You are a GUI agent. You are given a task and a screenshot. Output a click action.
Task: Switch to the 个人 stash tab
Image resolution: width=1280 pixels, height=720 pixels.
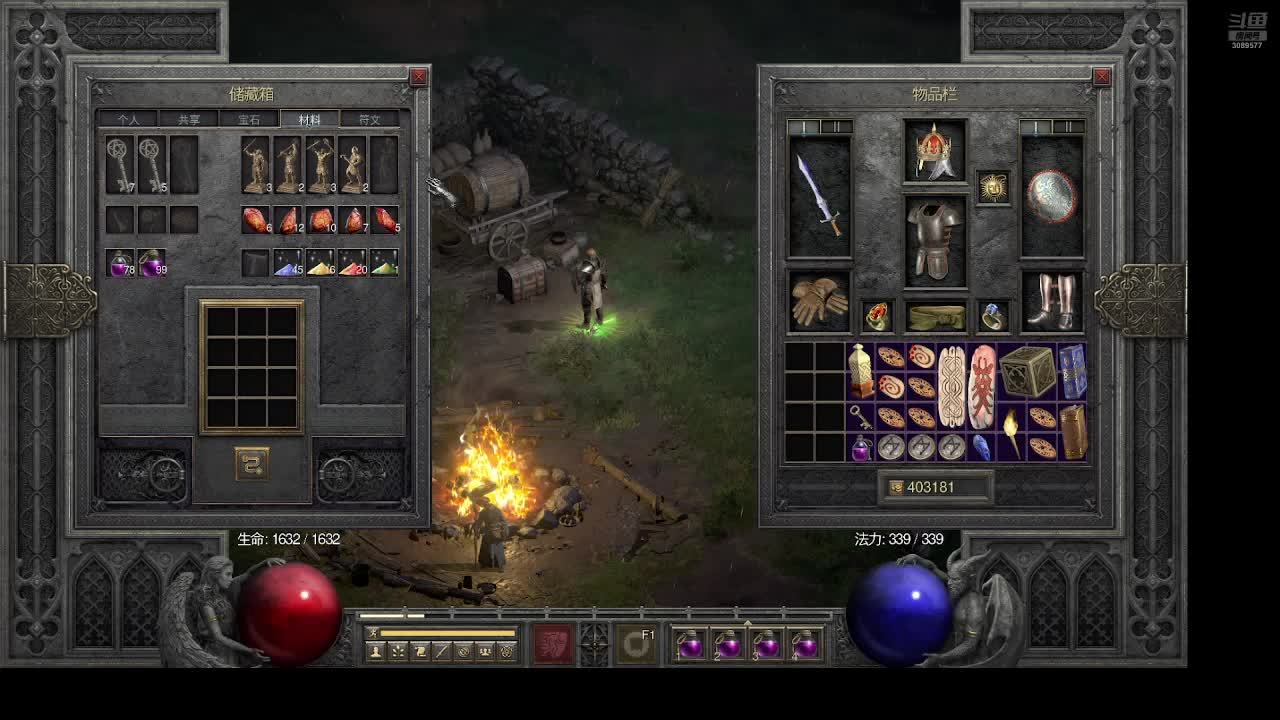click(128, 120)
